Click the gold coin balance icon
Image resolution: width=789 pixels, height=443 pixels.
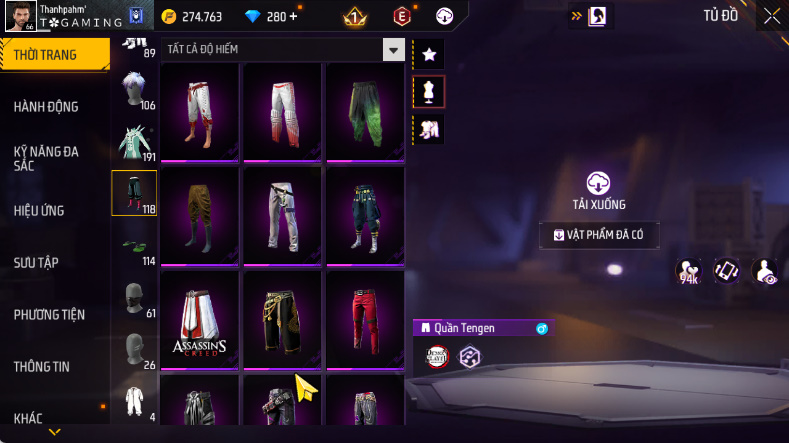pyautogui.click(x=168, y=17)
